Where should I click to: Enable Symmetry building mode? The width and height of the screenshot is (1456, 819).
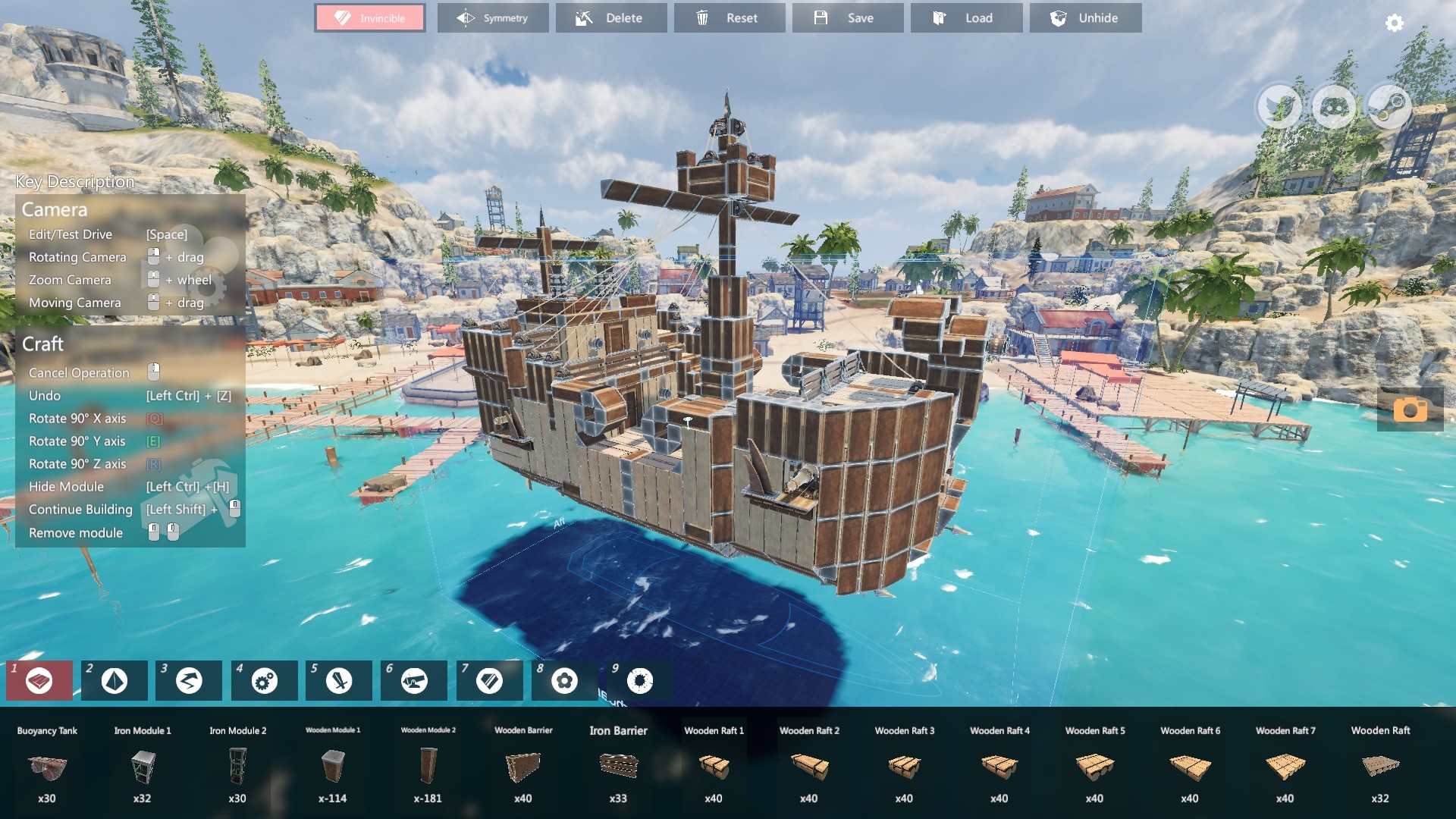pyautogui.click(x=493, y=17)
